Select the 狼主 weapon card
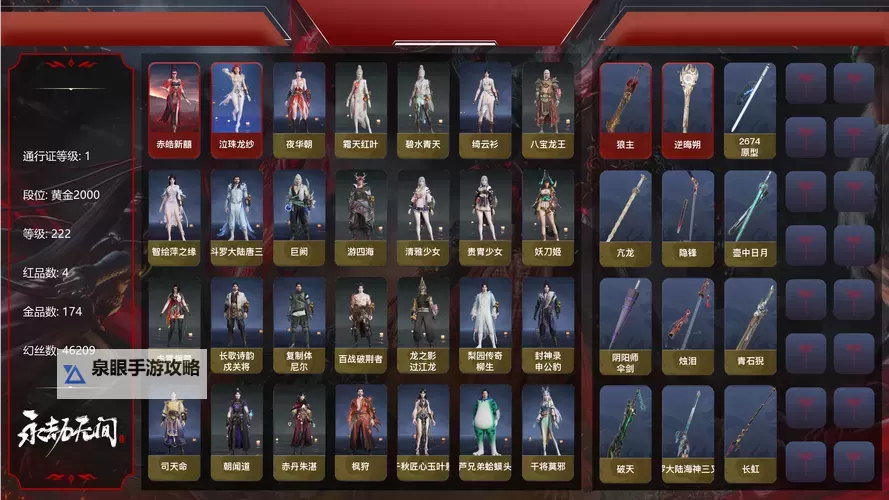889x500 pixels. point(626,109)
